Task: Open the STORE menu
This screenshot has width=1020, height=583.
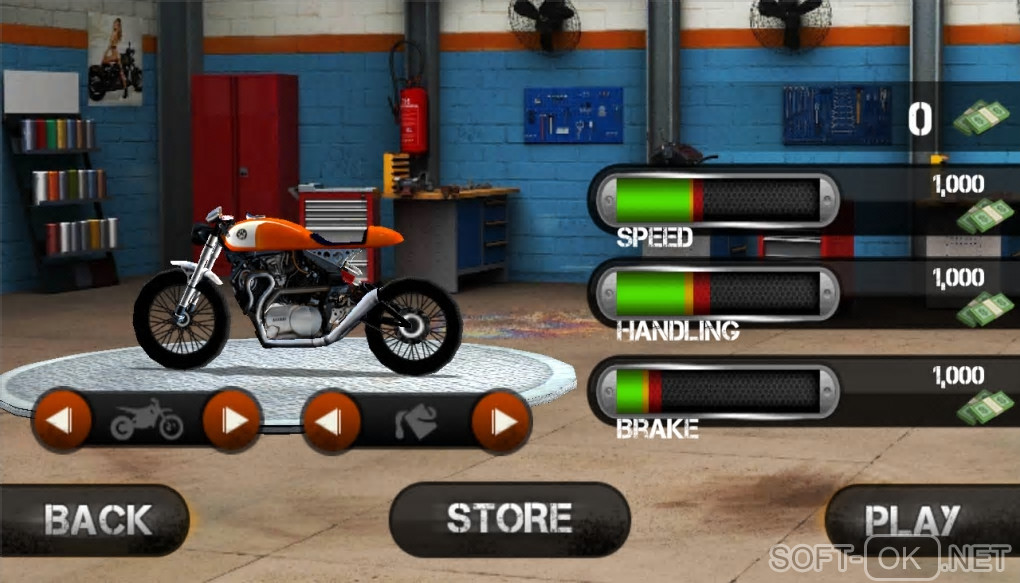Action: (x=509, y=518)
